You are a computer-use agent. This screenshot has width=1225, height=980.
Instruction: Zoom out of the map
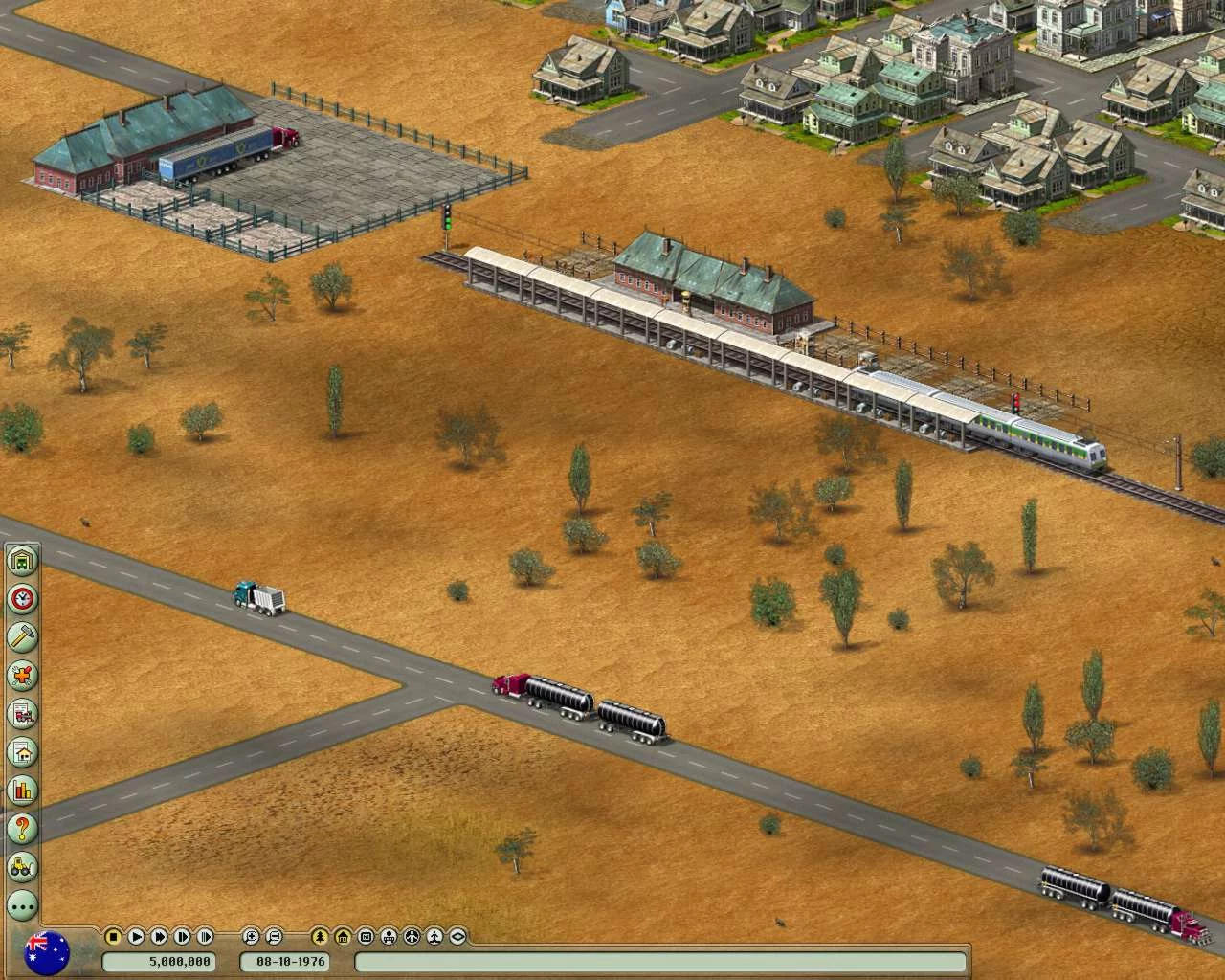pos(274,937)
